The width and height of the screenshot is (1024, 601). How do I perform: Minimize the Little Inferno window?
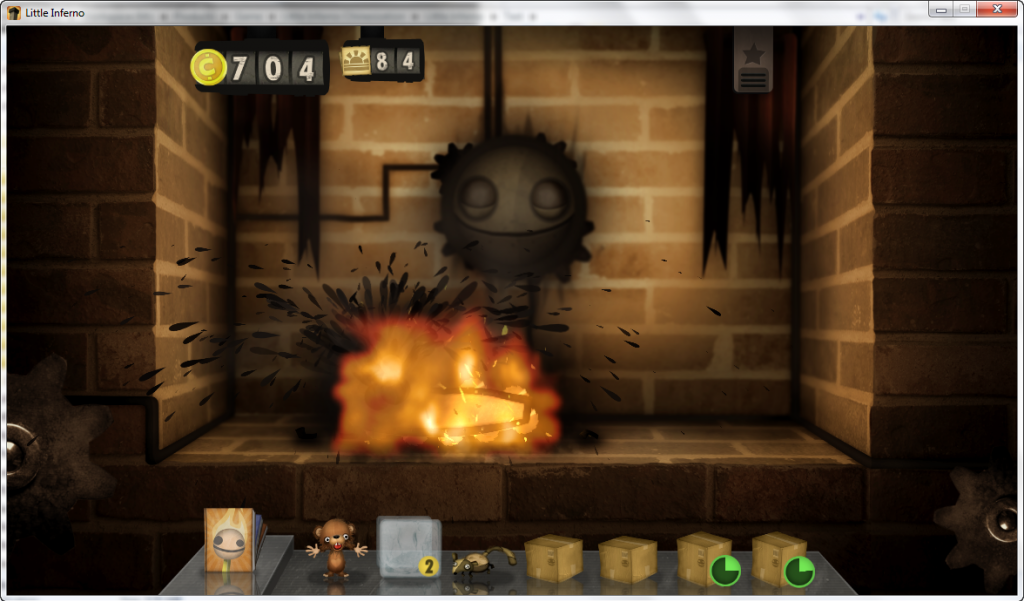click(x=940, y=8)
